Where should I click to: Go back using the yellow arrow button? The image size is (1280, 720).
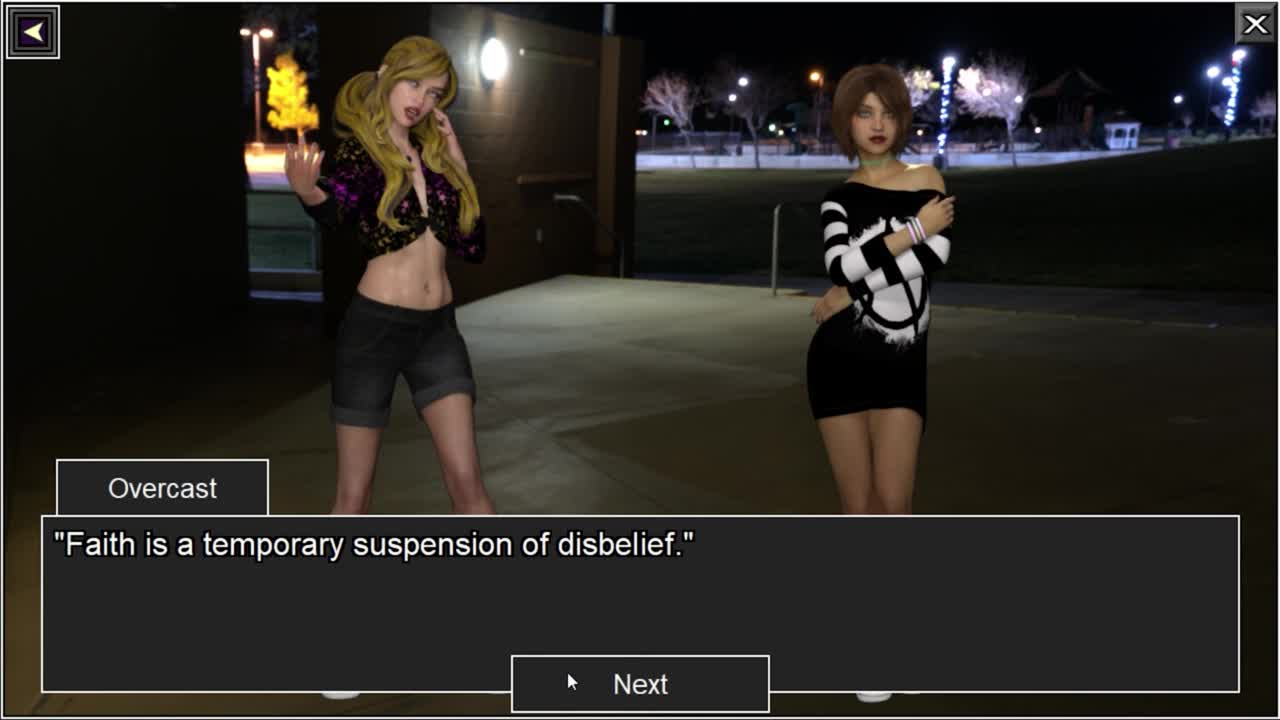click(33, 32)
